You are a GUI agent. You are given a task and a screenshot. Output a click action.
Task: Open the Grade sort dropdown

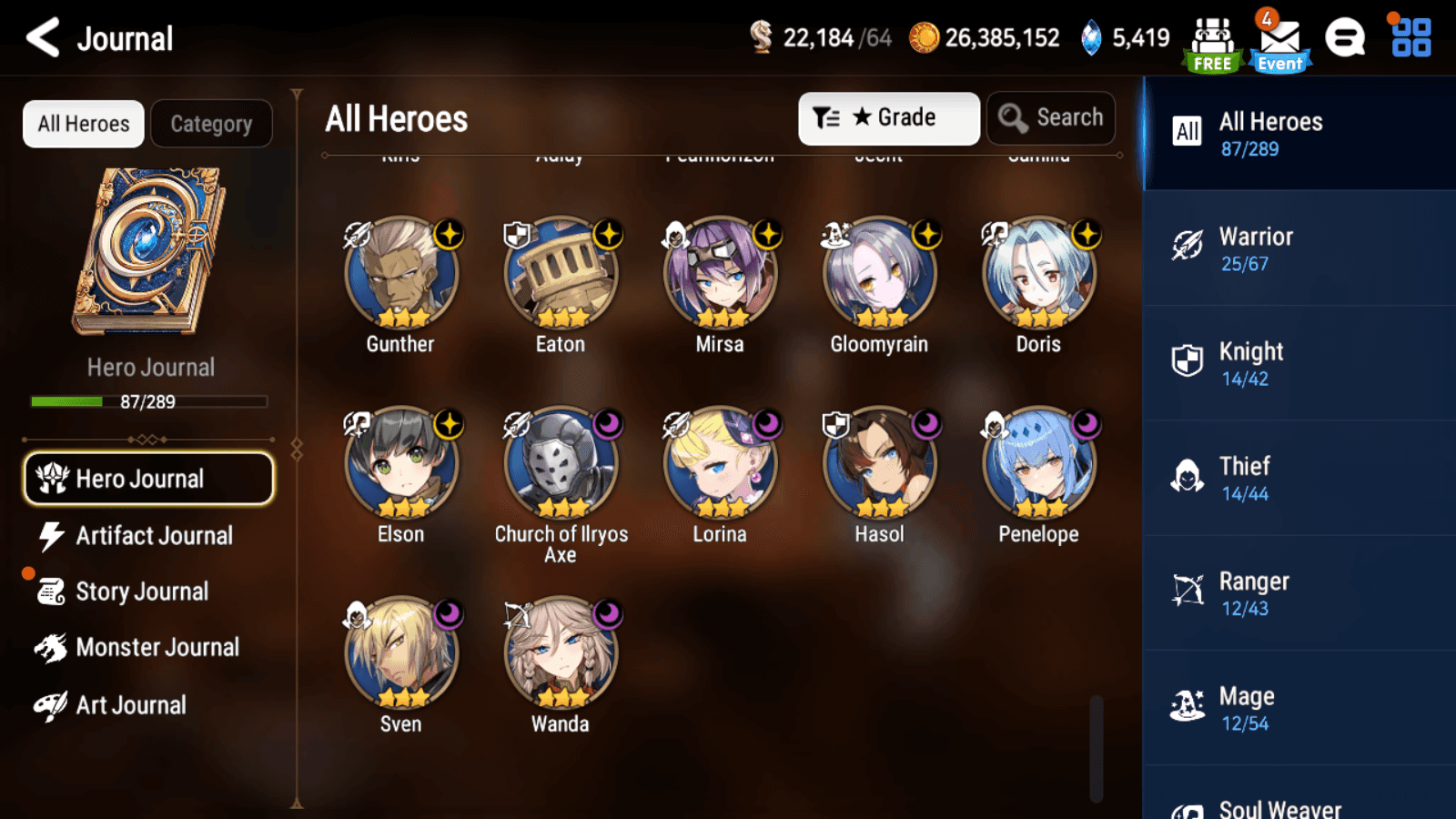point(888,118)
